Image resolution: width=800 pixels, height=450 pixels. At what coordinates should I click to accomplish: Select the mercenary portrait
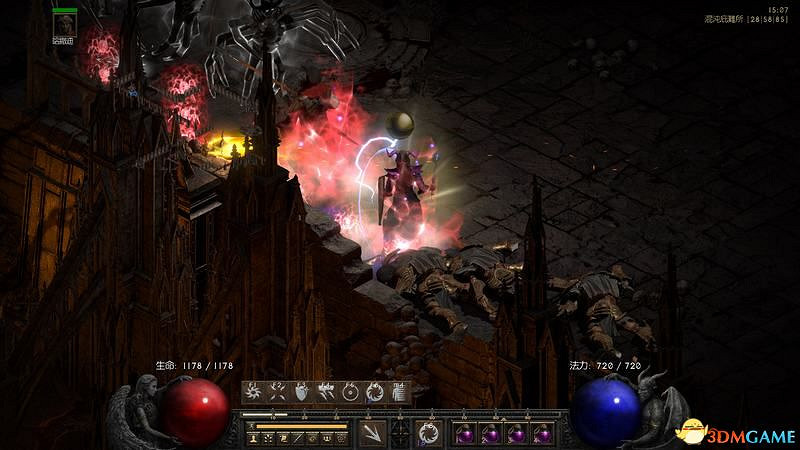point(65,25)
